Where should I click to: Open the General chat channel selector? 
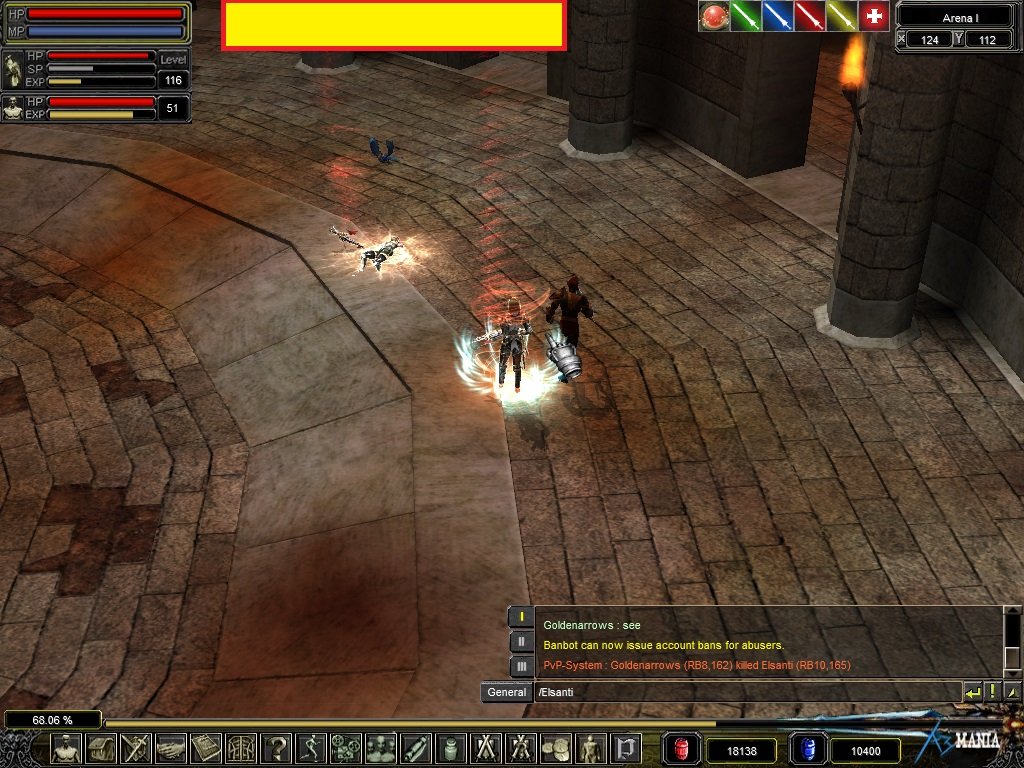click(x=506, y=692)
